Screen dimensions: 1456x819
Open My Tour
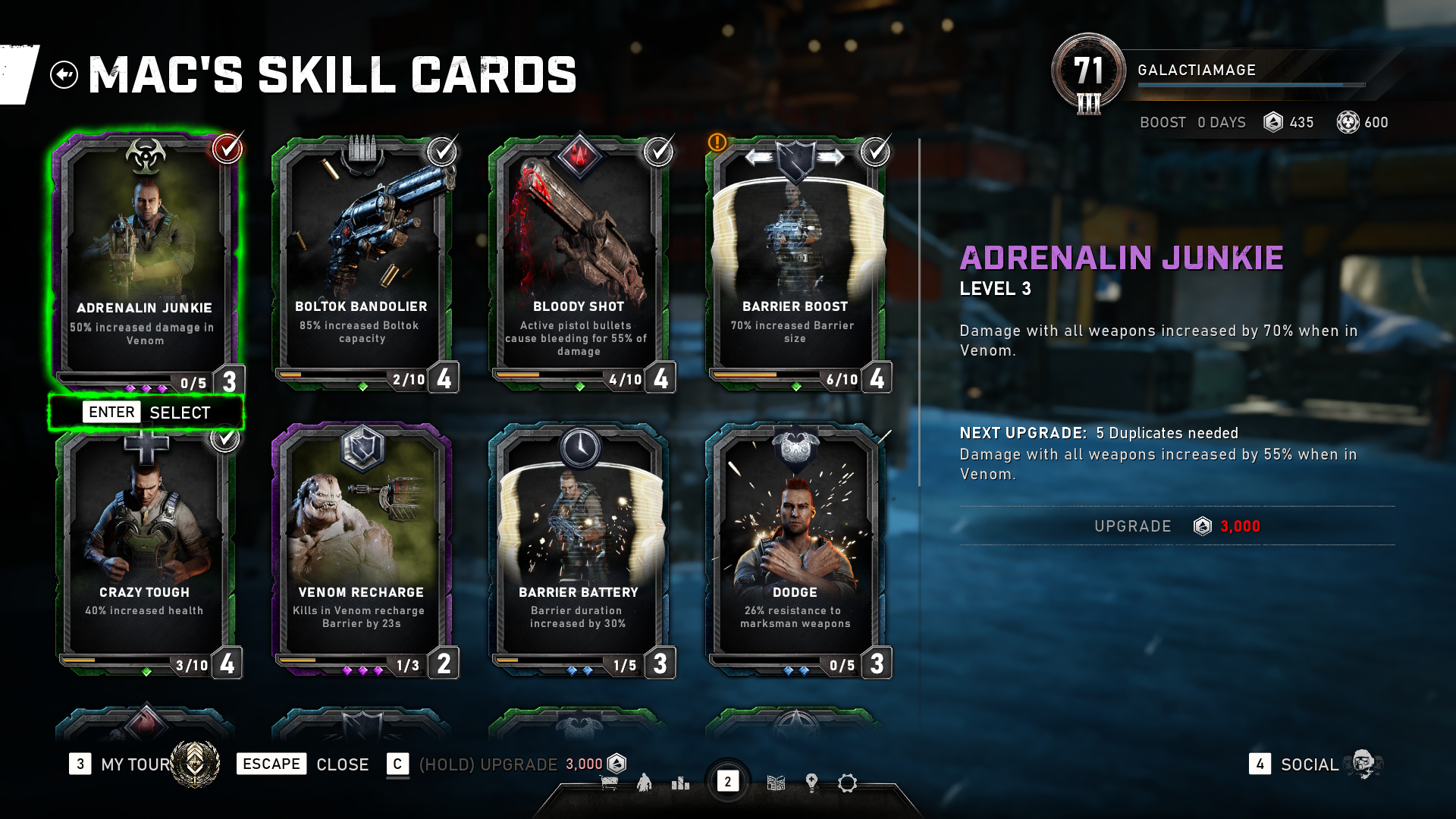pos(136,764)
